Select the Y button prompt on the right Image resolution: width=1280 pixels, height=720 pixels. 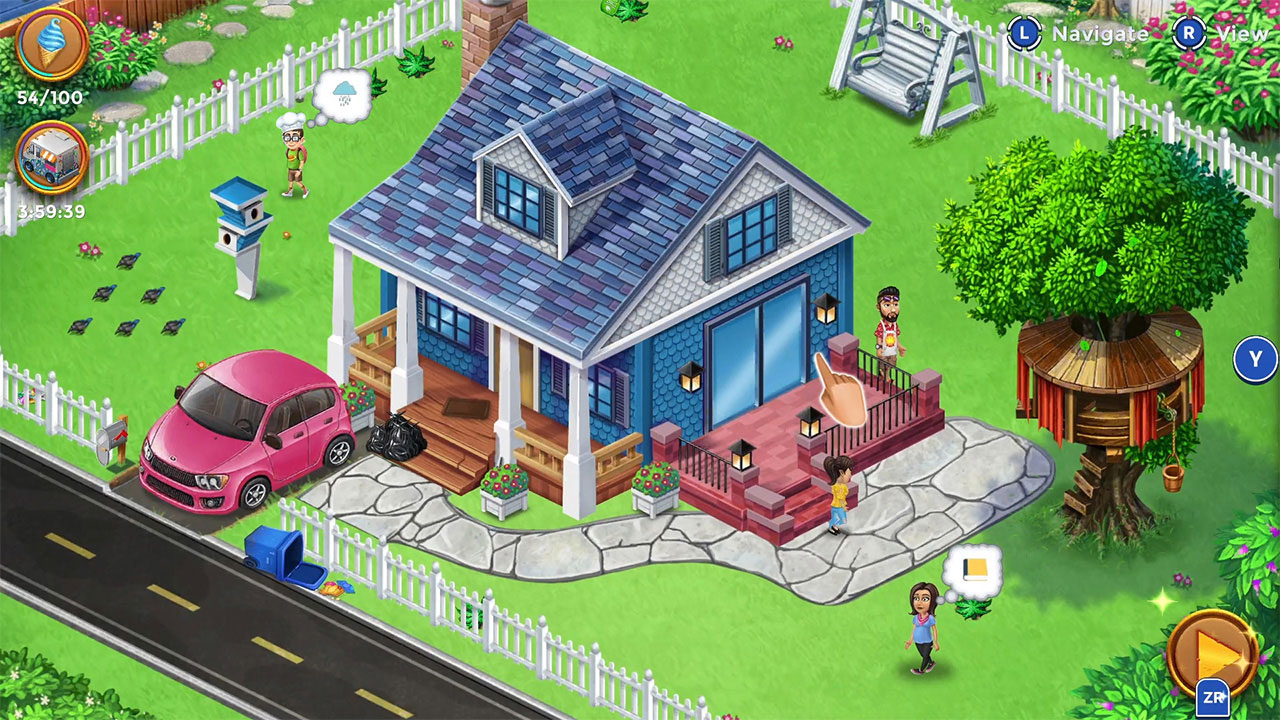click(x=1253, y=357)
